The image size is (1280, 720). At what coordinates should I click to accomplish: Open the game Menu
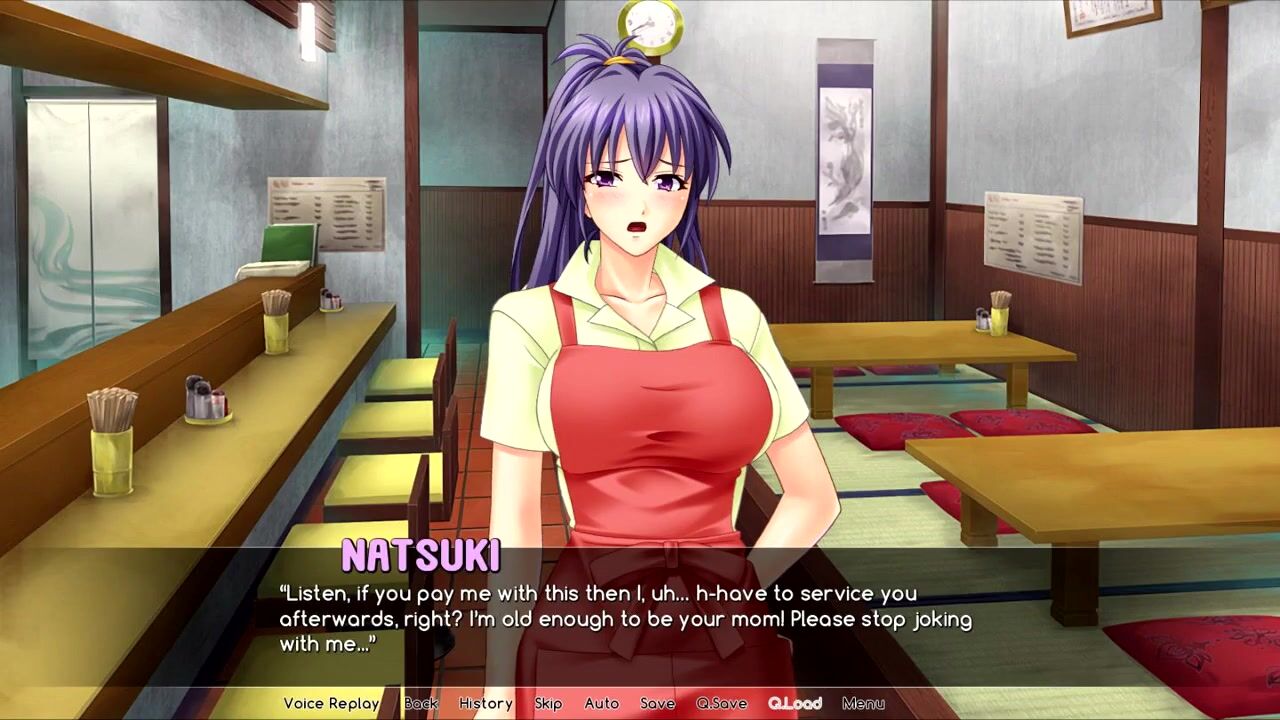[x=863, y=703]
